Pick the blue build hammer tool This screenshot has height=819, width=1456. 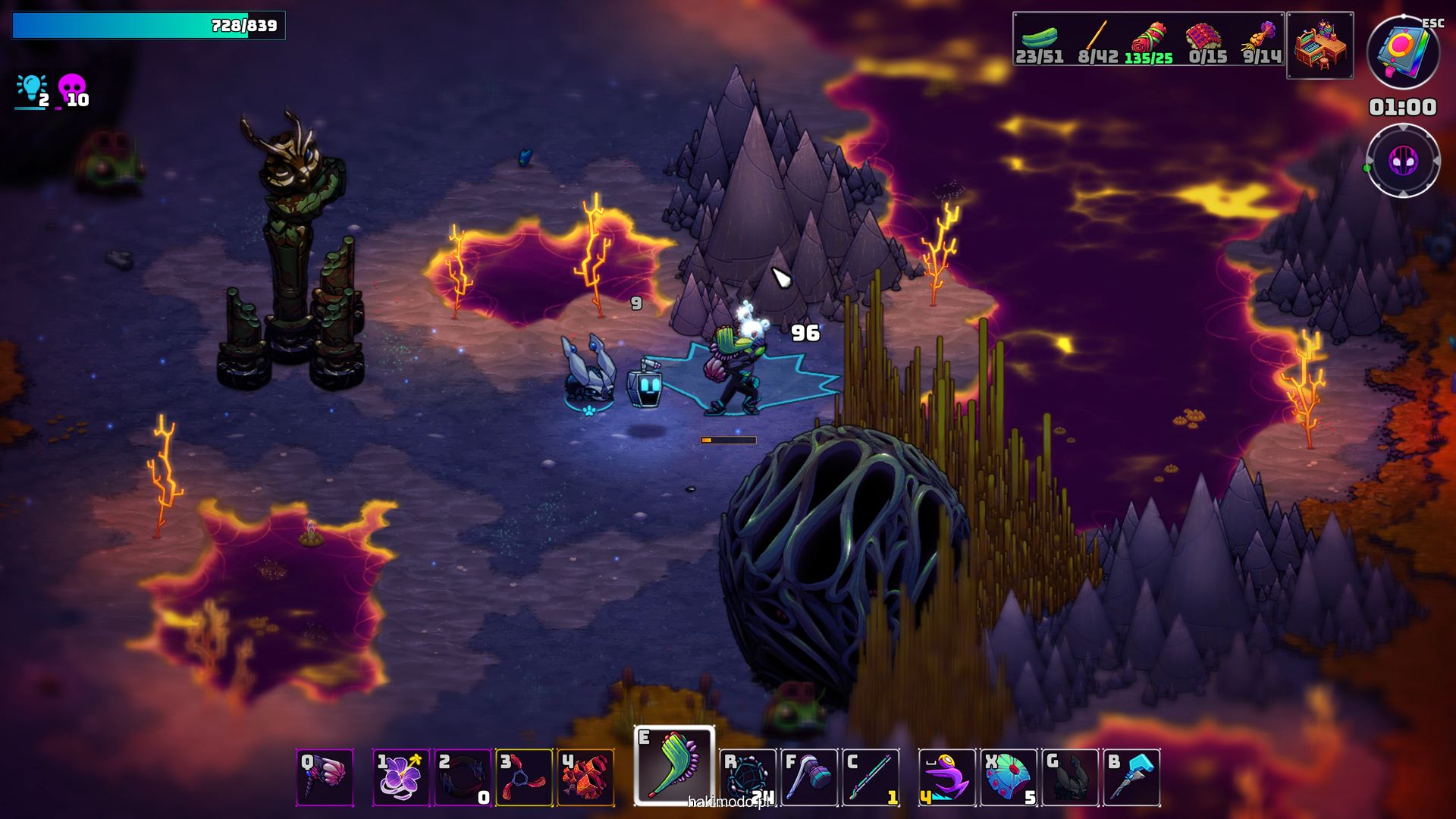(x=1132, y=777)
